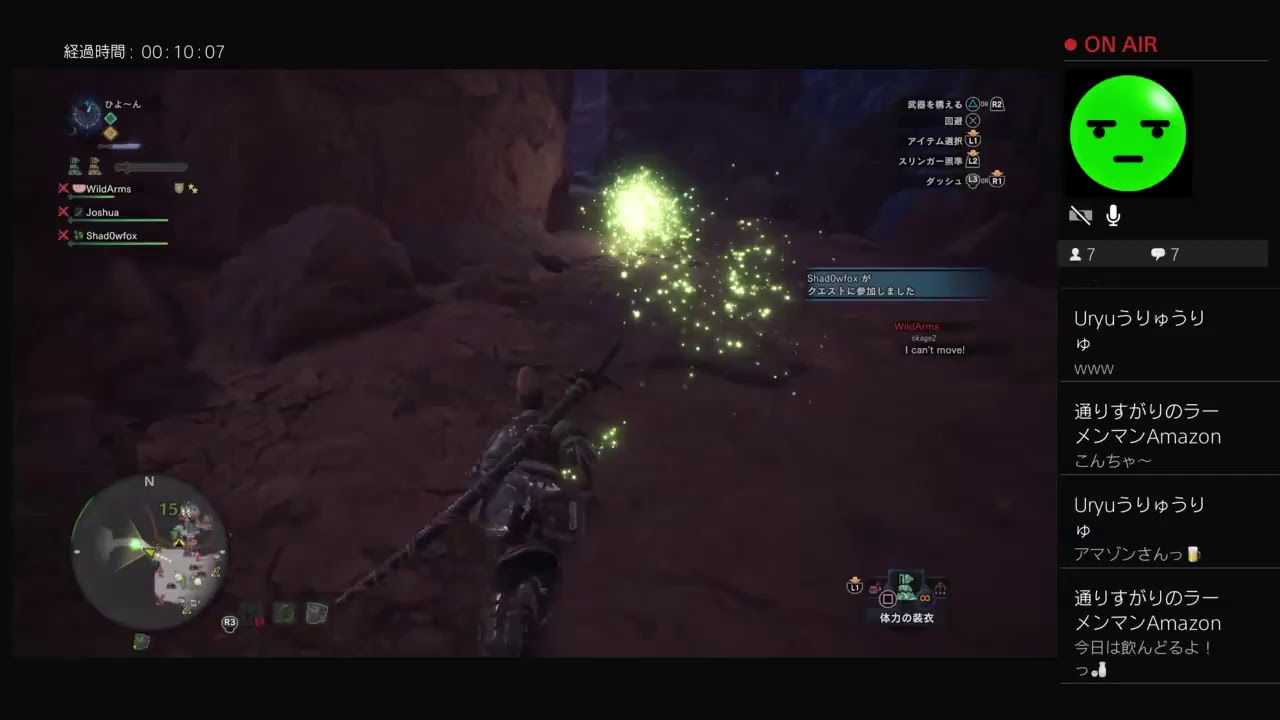Select the green item pouch icon beside R3
This screenshot has width=1280, height=720.
click(x=284, y=613)
